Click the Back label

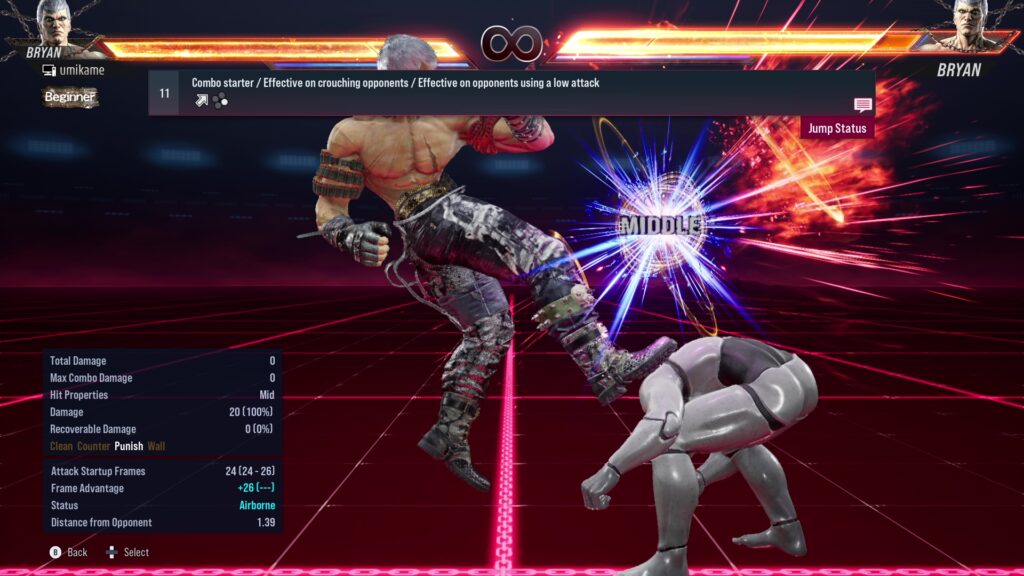(77, 552)
